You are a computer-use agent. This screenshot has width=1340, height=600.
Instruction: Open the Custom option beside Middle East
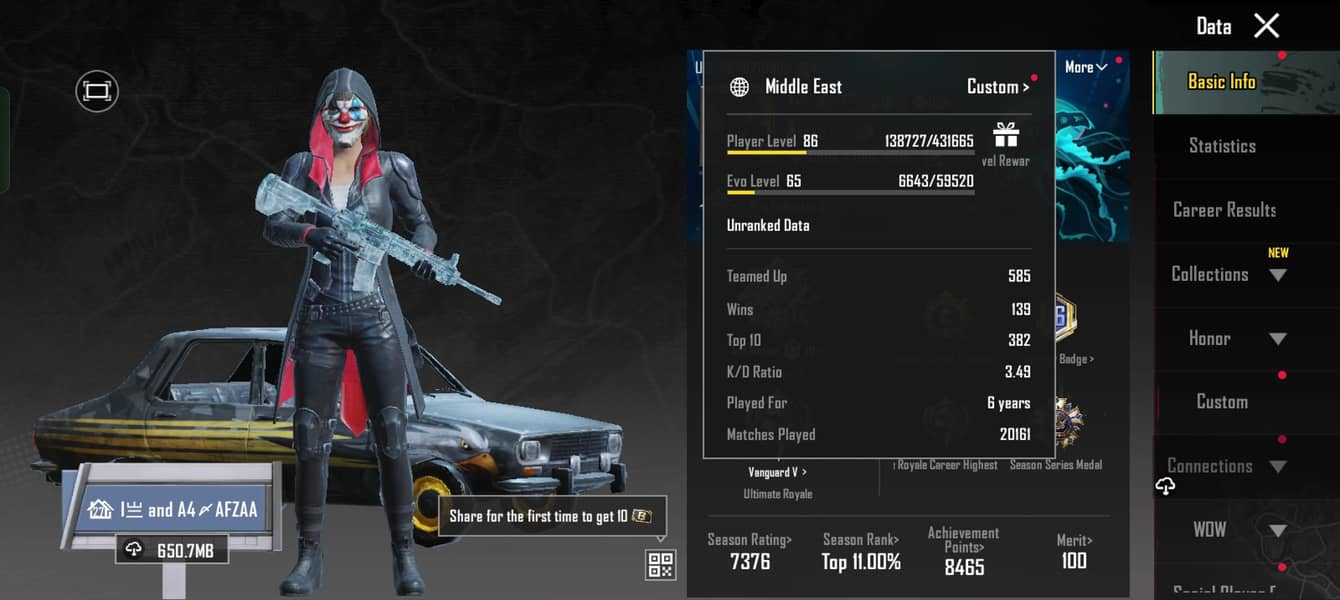click(997, 87)
